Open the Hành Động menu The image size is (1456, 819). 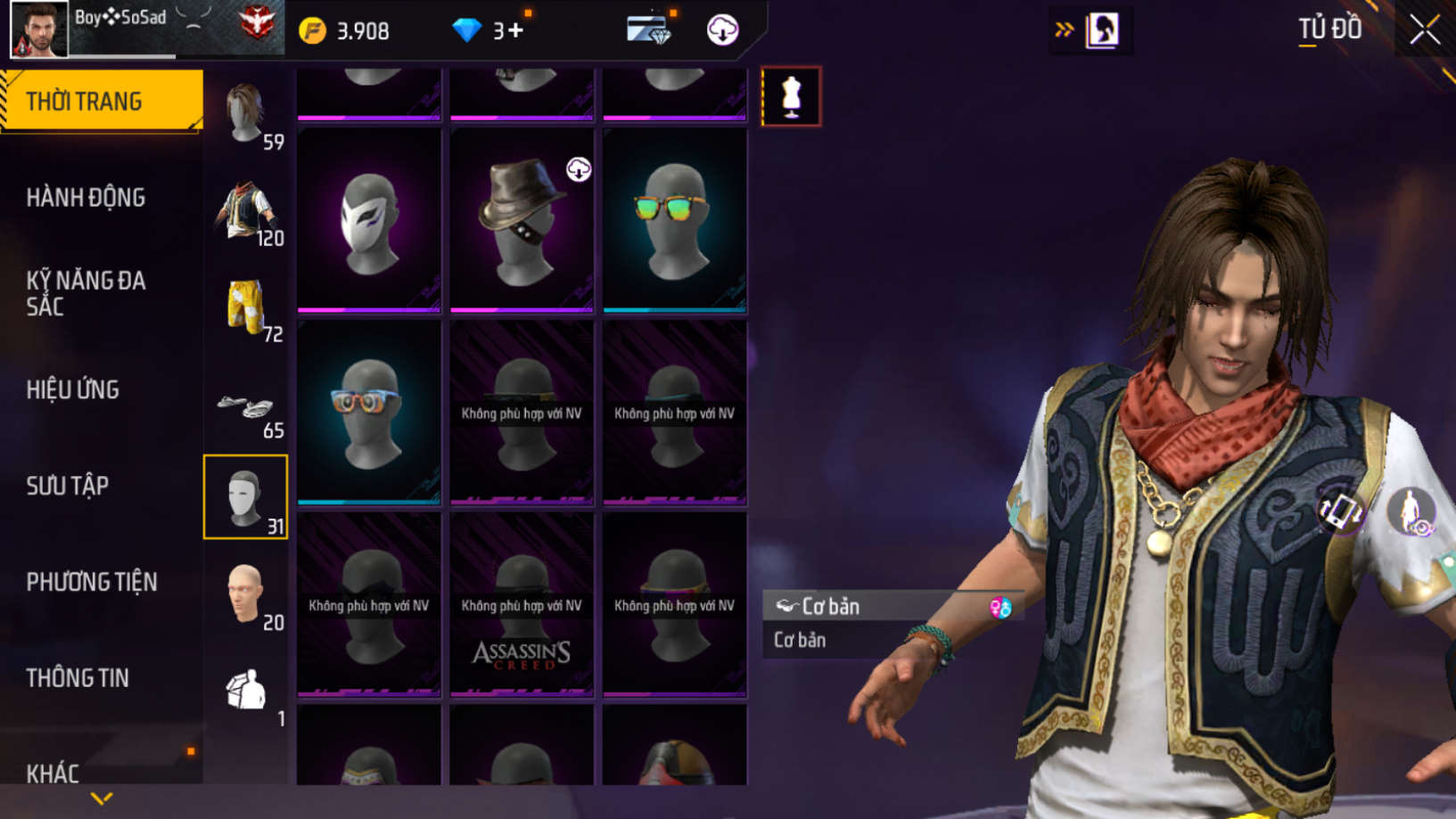click(86, 198)
